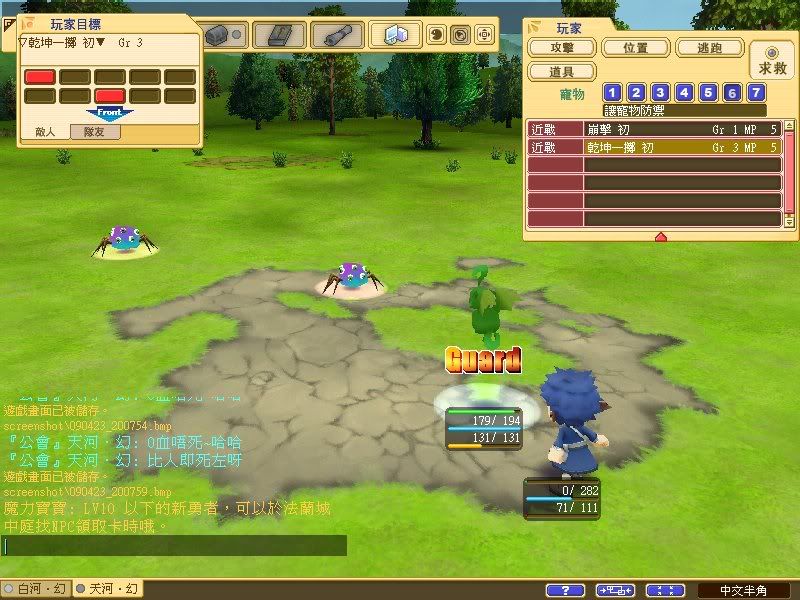Image resolution: width=800 pixels, height=600 pixels.
Task: Collapse the player panel with red arrow
Action: pyautogui.click(x=660, y=236)
